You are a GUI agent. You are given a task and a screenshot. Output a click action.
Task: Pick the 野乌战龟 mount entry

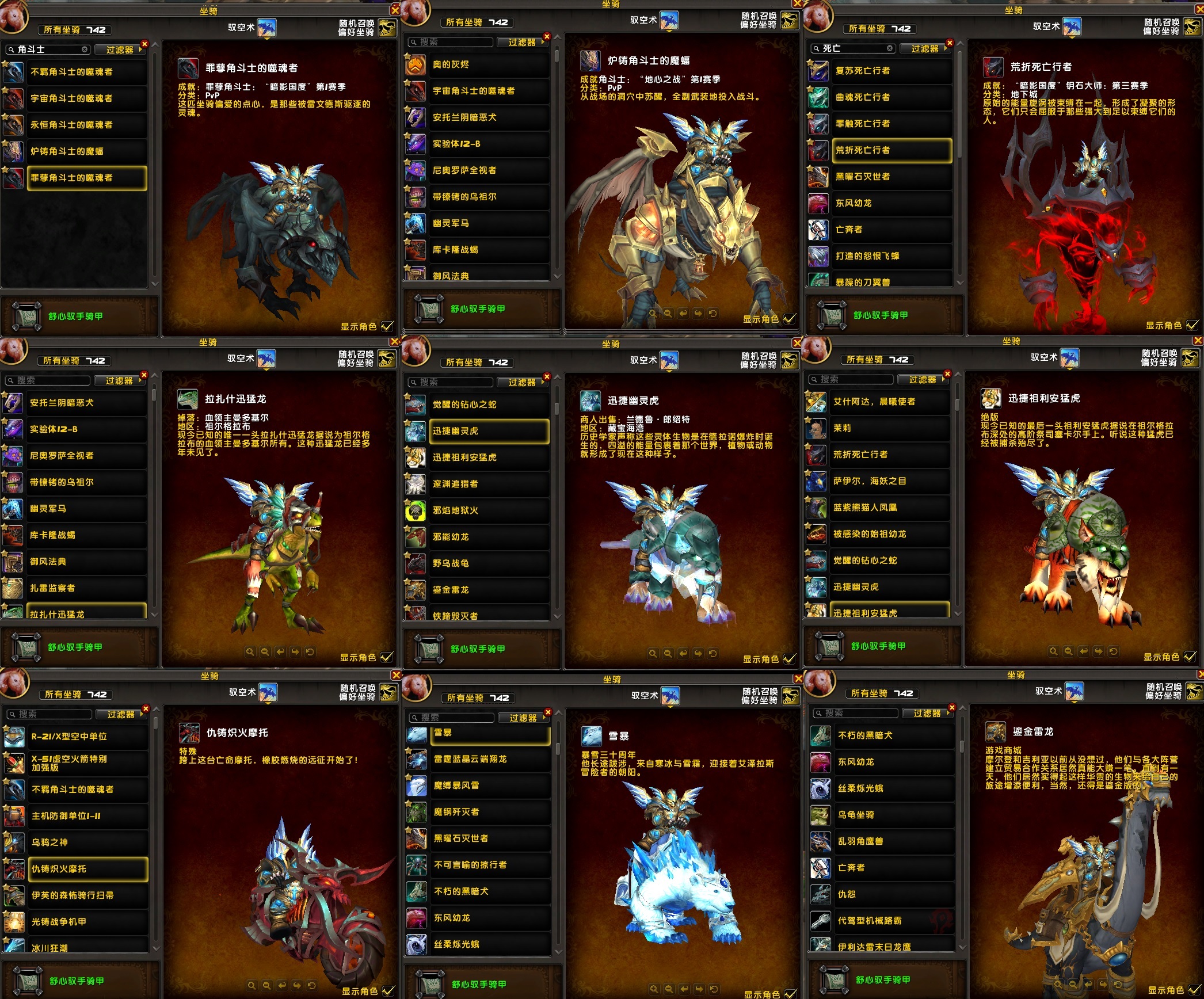point(489,563)
